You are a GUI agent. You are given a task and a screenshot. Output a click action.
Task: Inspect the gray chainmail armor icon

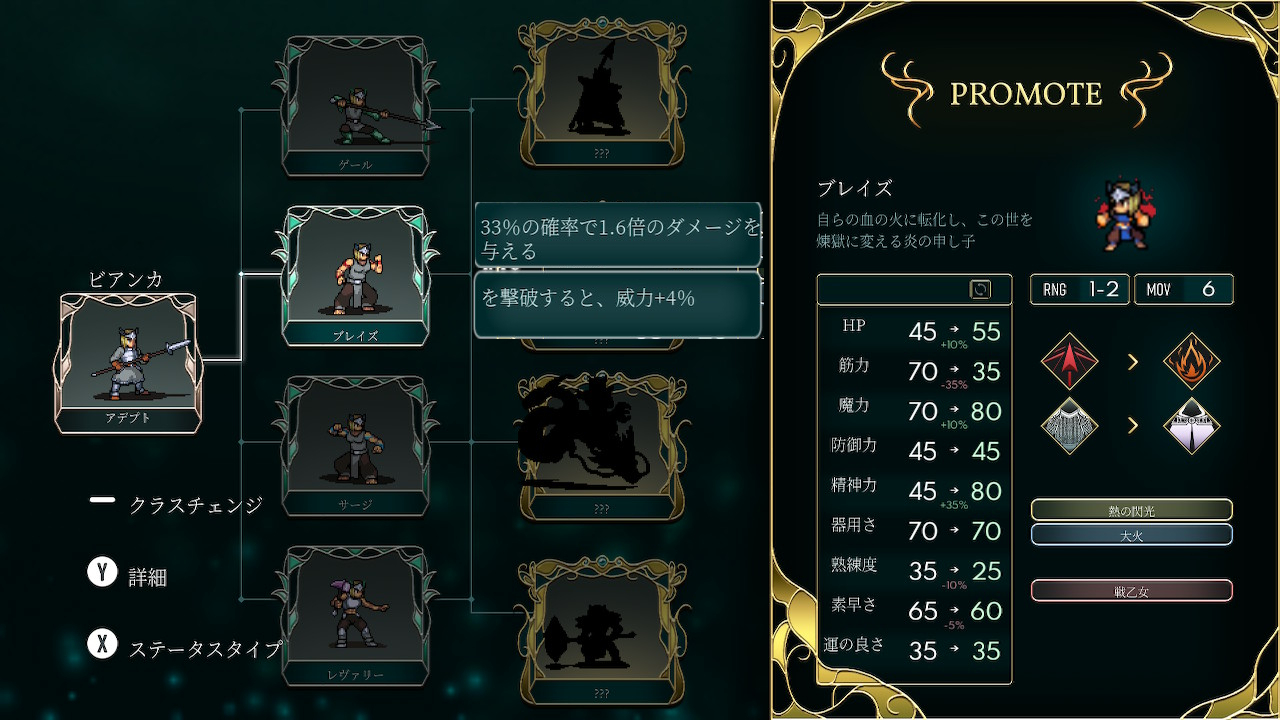(x=1069, y=426)
